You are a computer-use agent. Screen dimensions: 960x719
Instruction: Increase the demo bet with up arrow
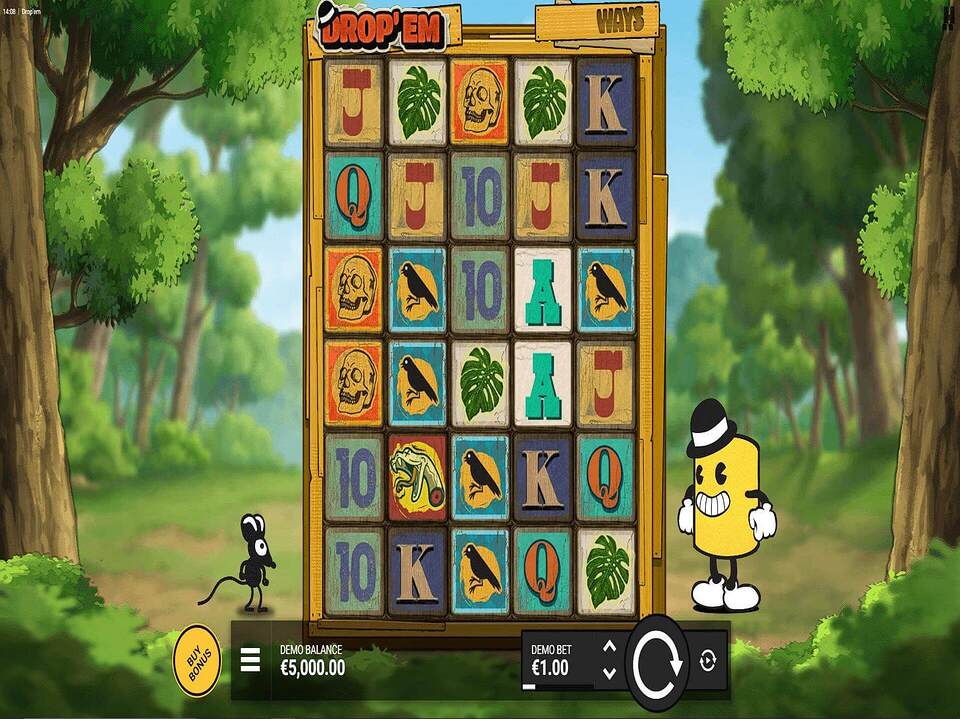608,647
